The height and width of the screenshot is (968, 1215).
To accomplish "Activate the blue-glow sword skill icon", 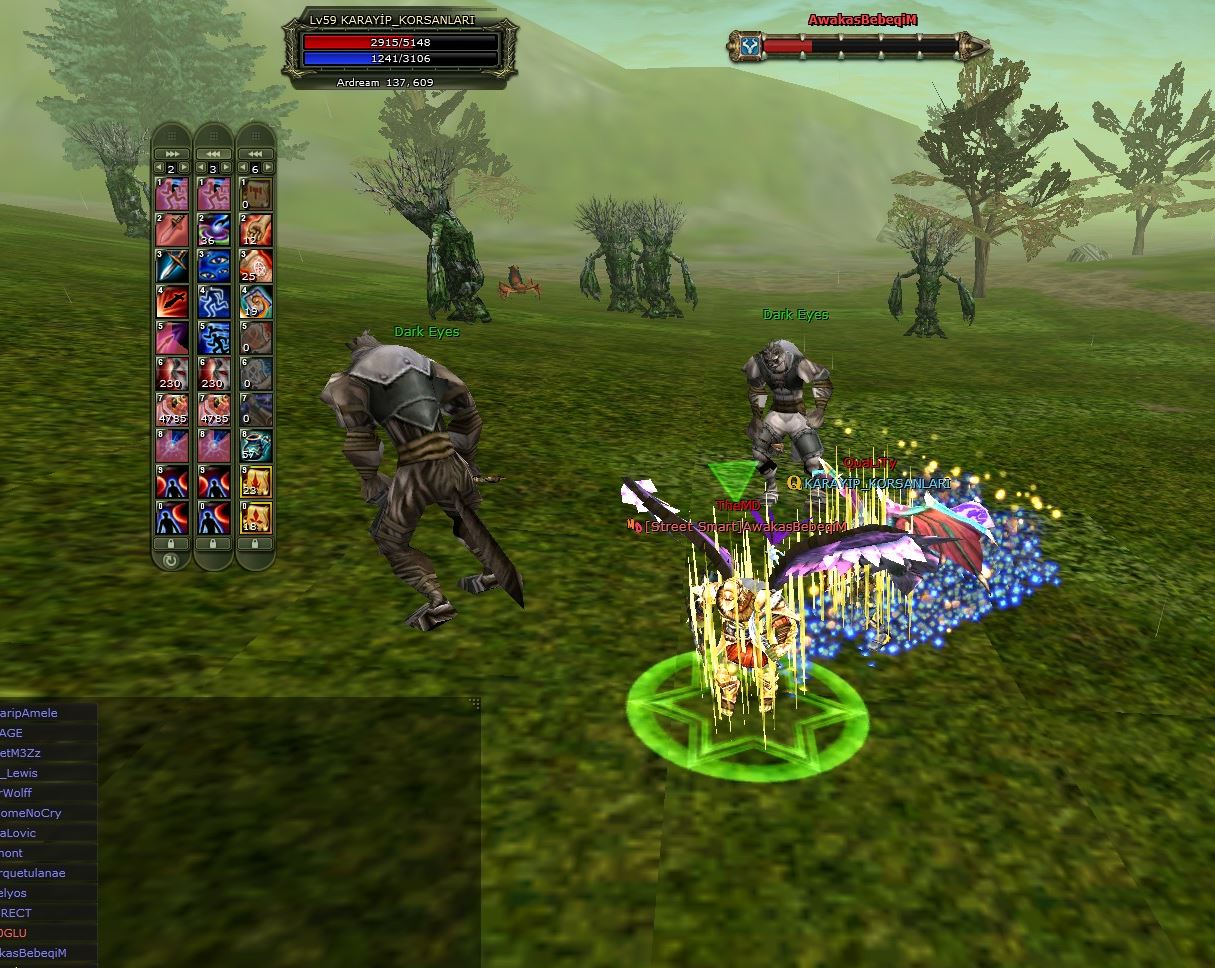I will click(171, 265).
